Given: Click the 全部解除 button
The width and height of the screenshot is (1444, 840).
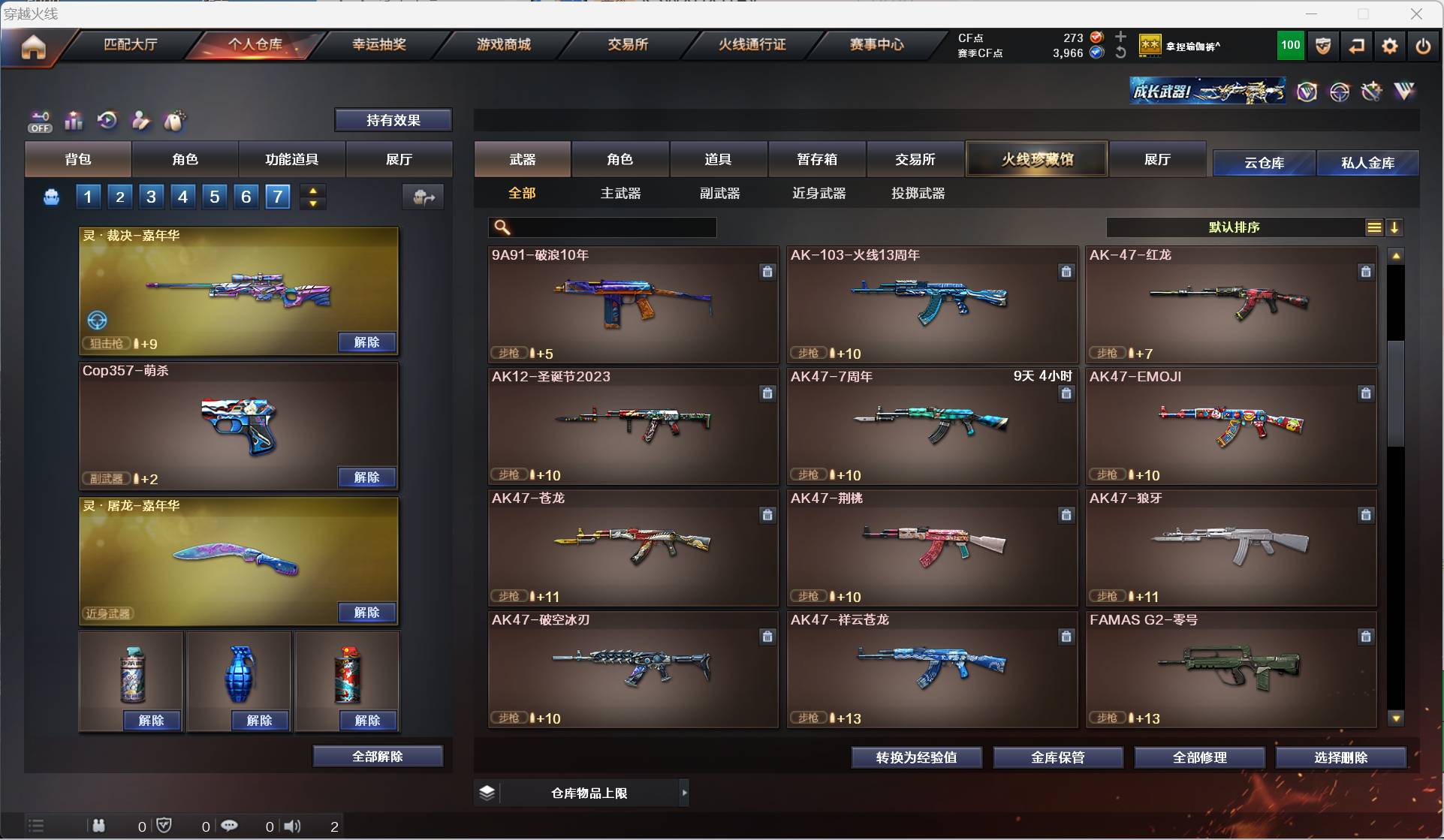Looking at the screenshot, I should [x=378, y=756].
